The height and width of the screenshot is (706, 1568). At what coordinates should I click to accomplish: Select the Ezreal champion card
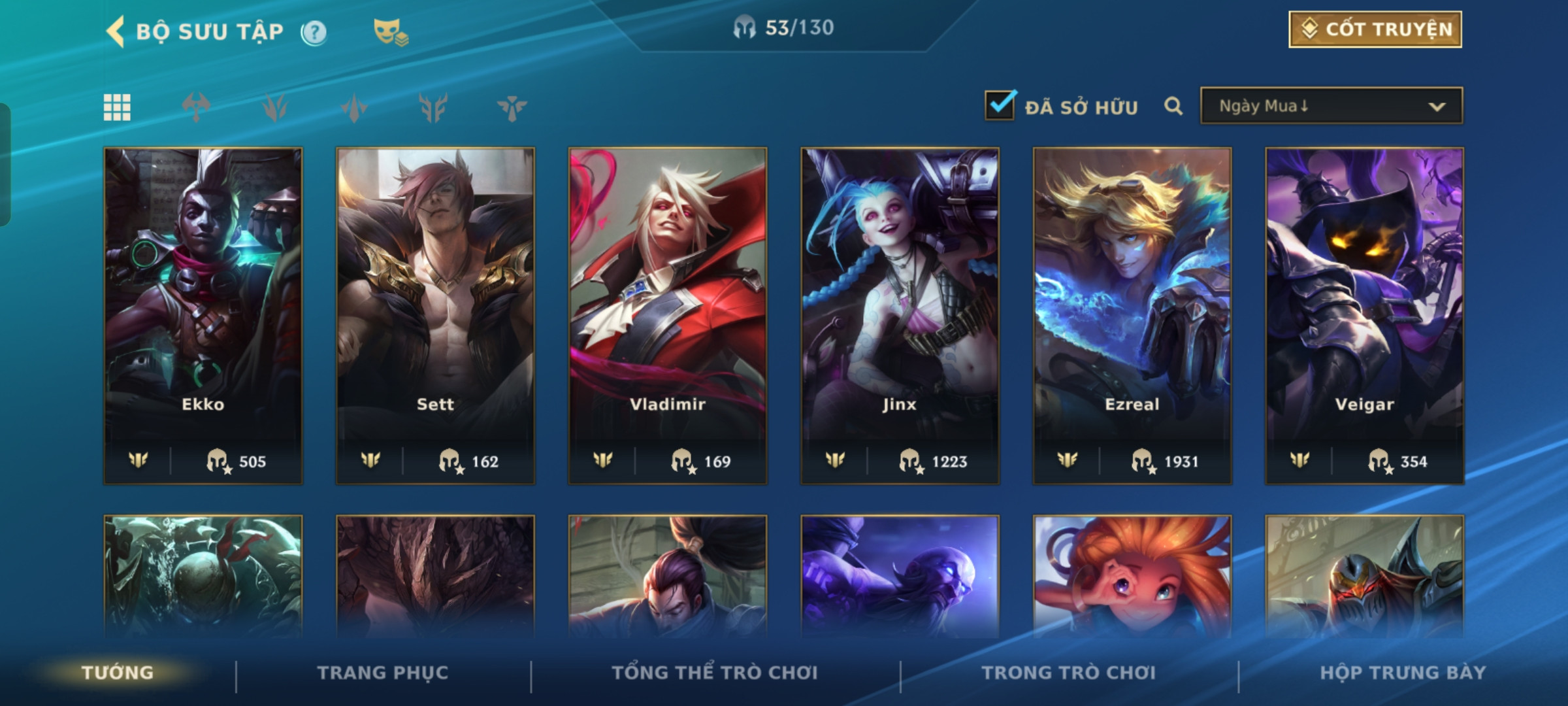1132,315
